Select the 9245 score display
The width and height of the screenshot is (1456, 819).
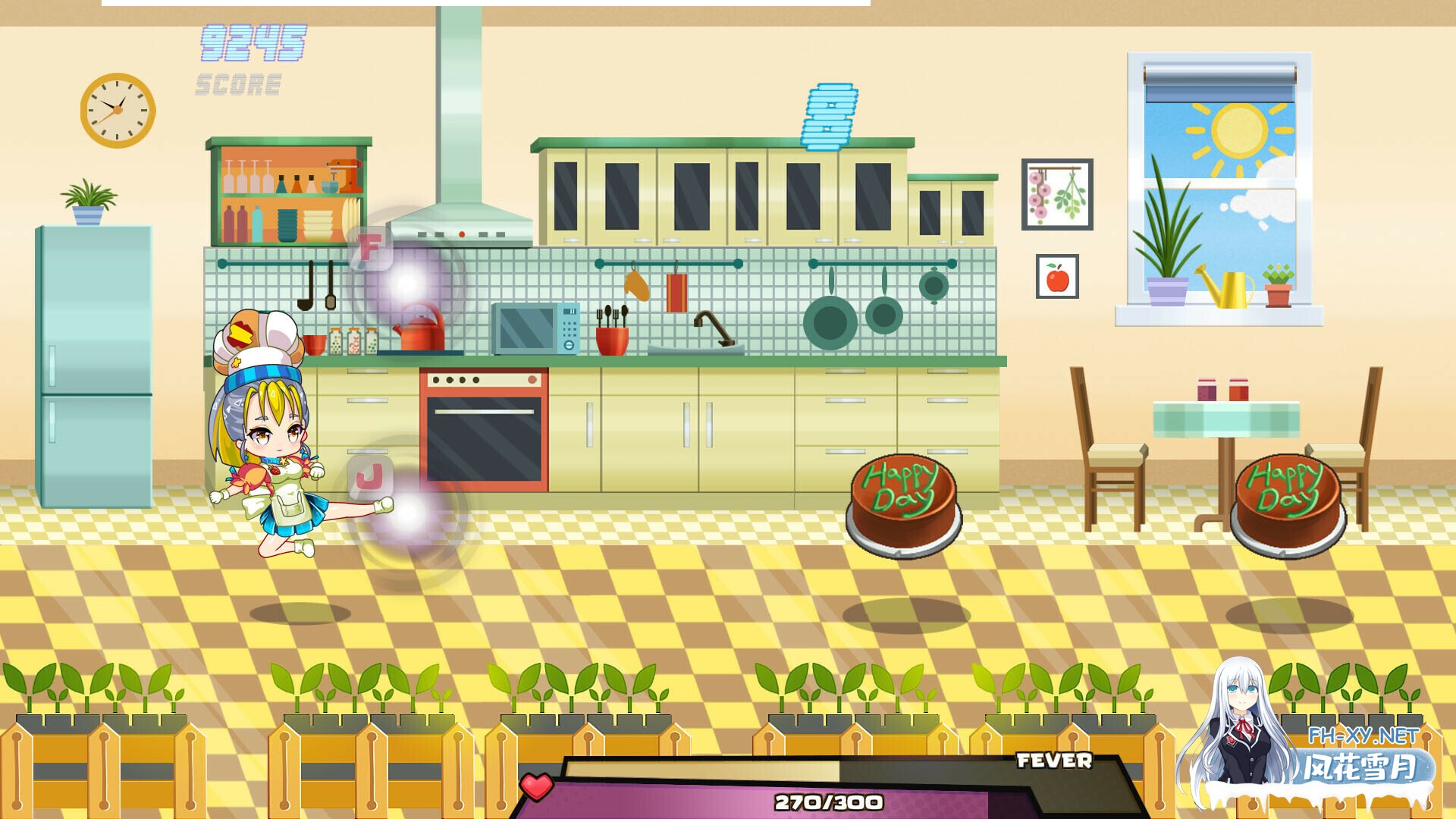point(253,43)
